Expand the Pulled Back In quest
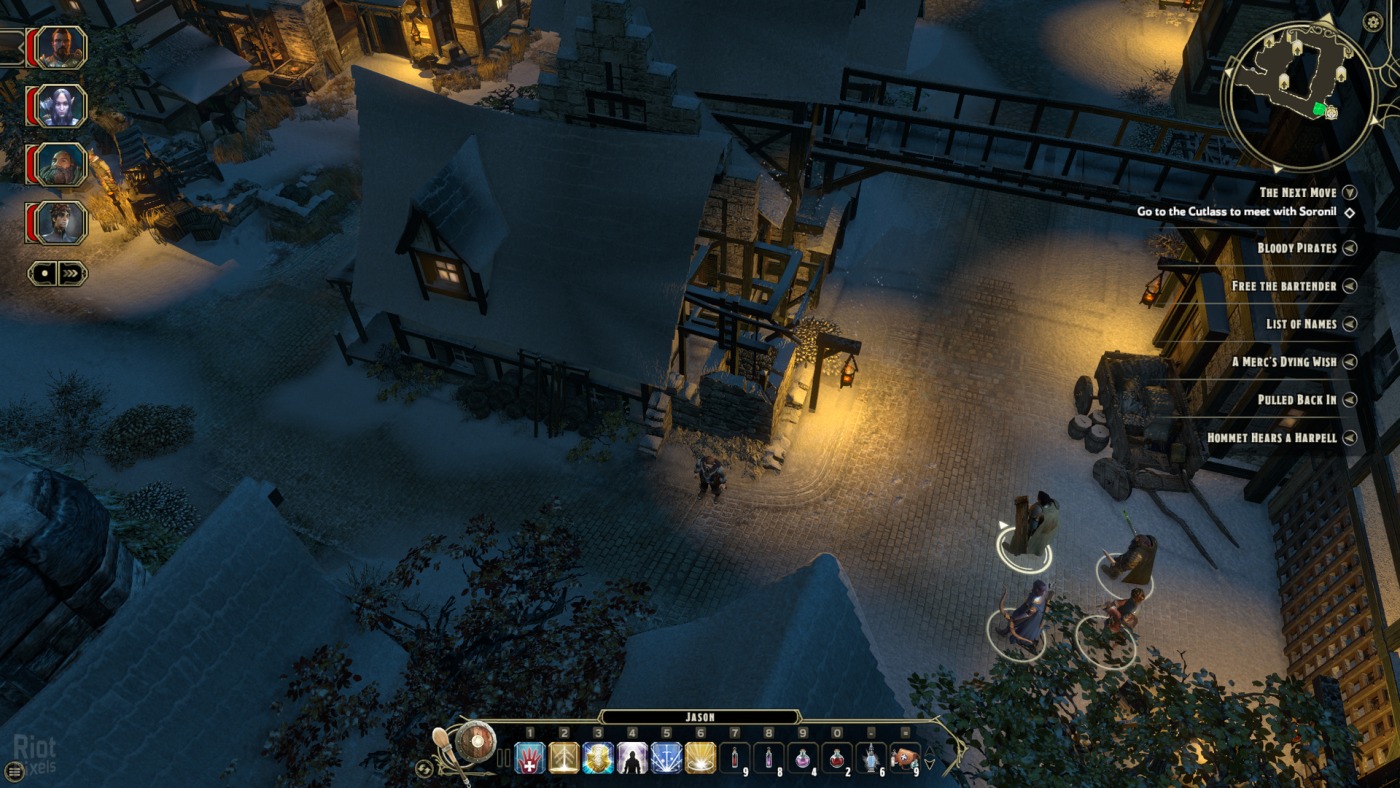 [1349, 400]
